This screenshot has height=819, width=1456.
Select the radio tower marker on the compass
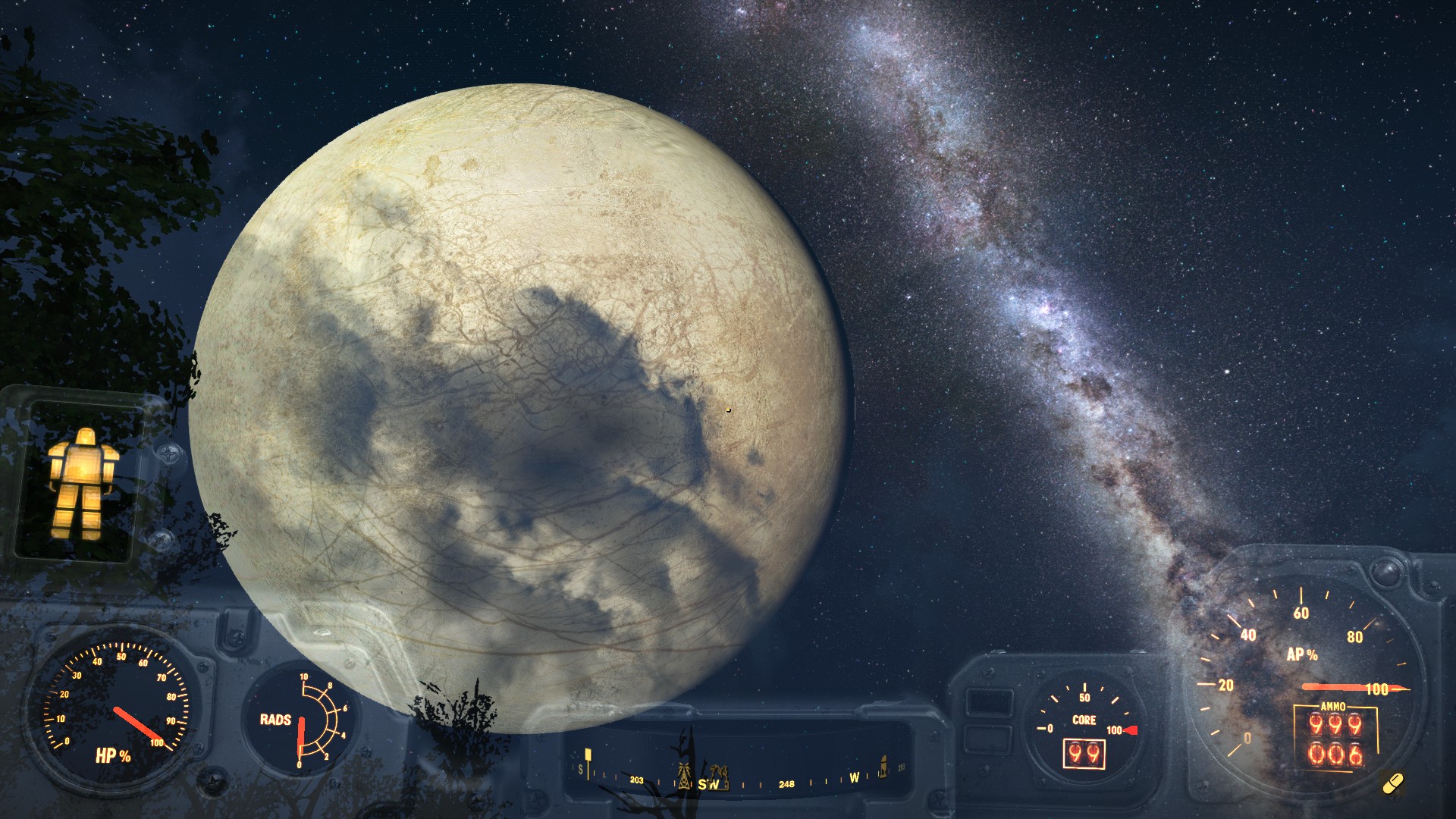coord(685,773)
